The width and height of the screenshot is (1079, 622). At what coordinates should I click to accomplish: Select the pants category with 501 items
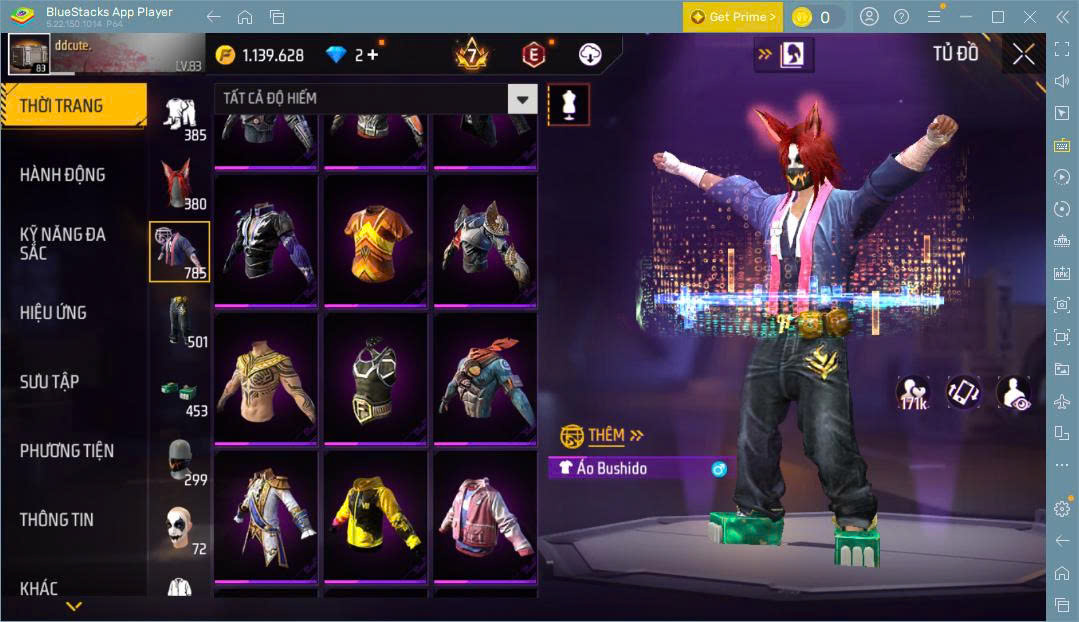coord(180,322)
